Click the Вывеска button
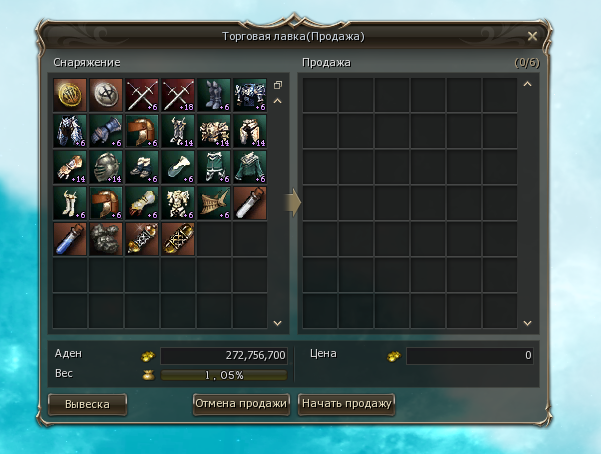This screenshot has height=454, width=601. tap(87, 404)
